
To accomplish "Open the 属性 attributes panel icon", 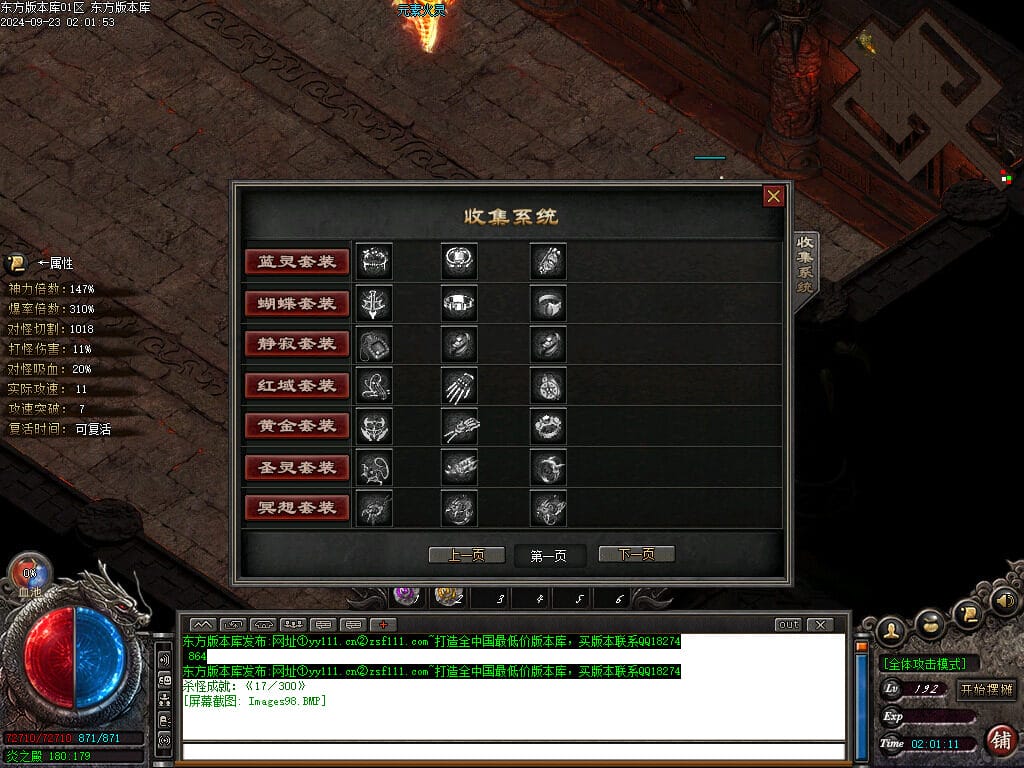I will click(16, 263).
